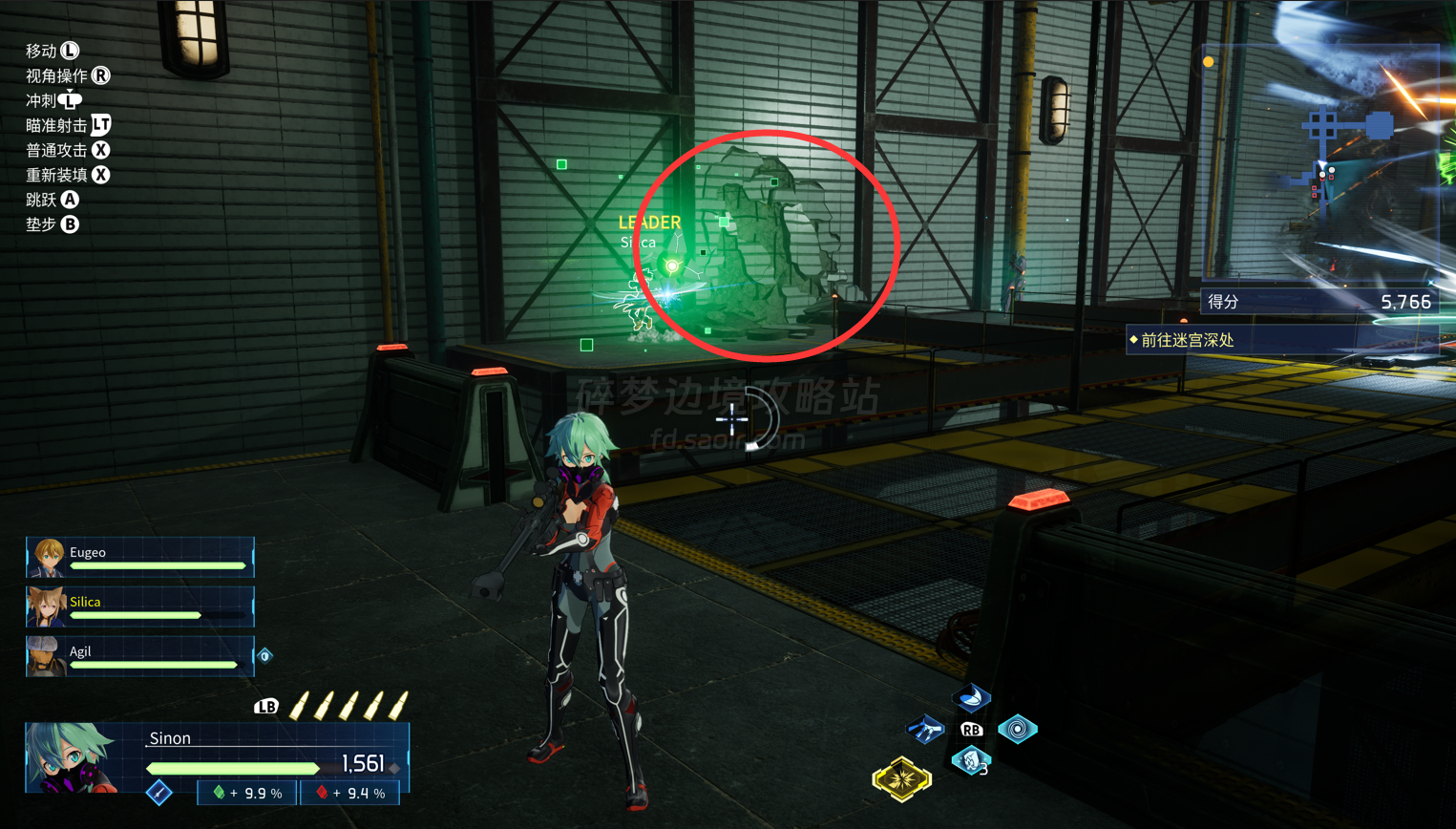Click the shield status icon beside Agil

tap(265, 656)
